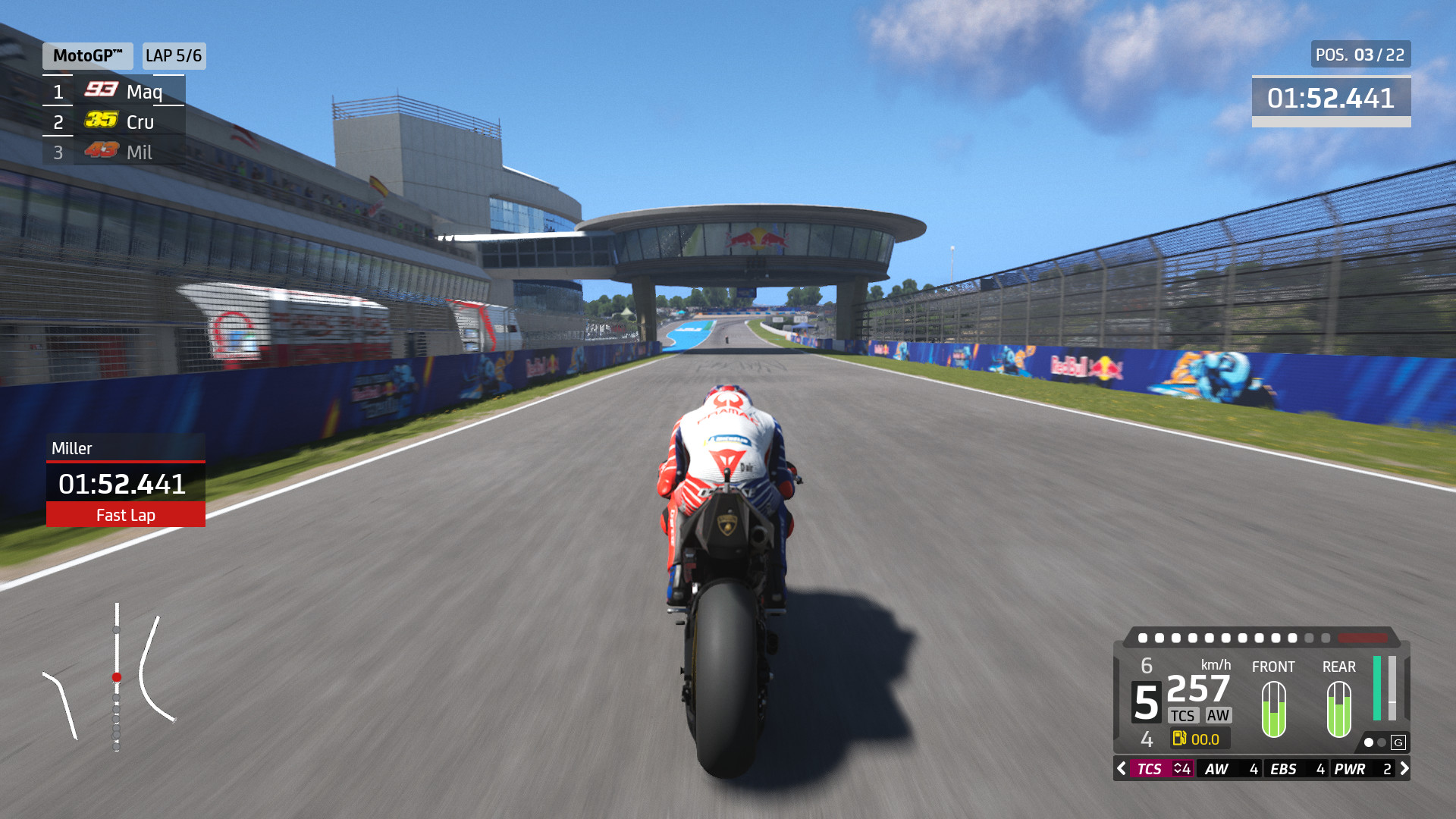1456x819 pixels.
Task: Open the track minimap
Action: pos(112,676)
